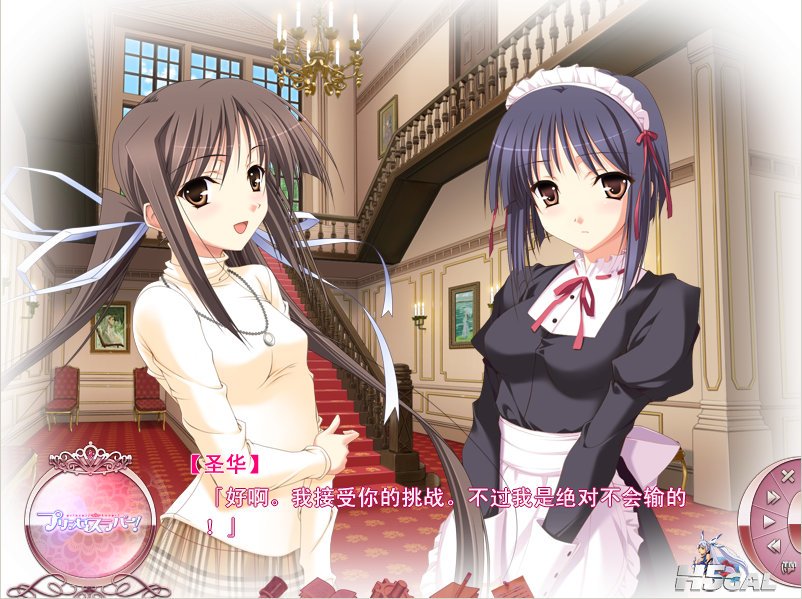The width and height of the screenshot is (802, 599).
Task: Select the rewind double-arrow button
Action: (774, 545)
